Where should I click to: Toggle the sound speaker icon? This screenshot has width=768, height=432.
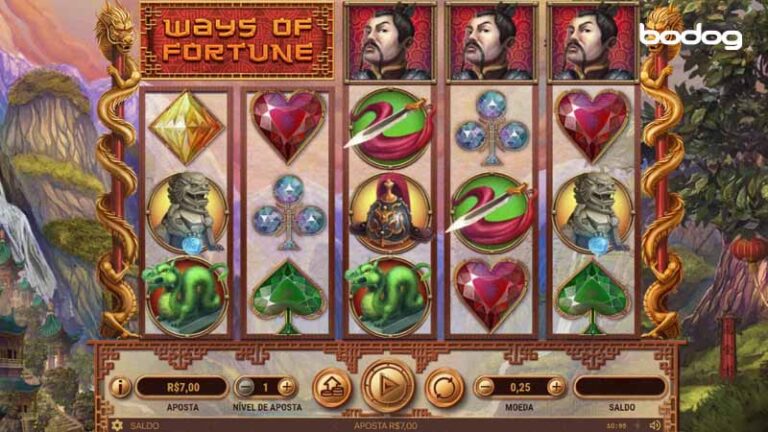pos(656,425)
